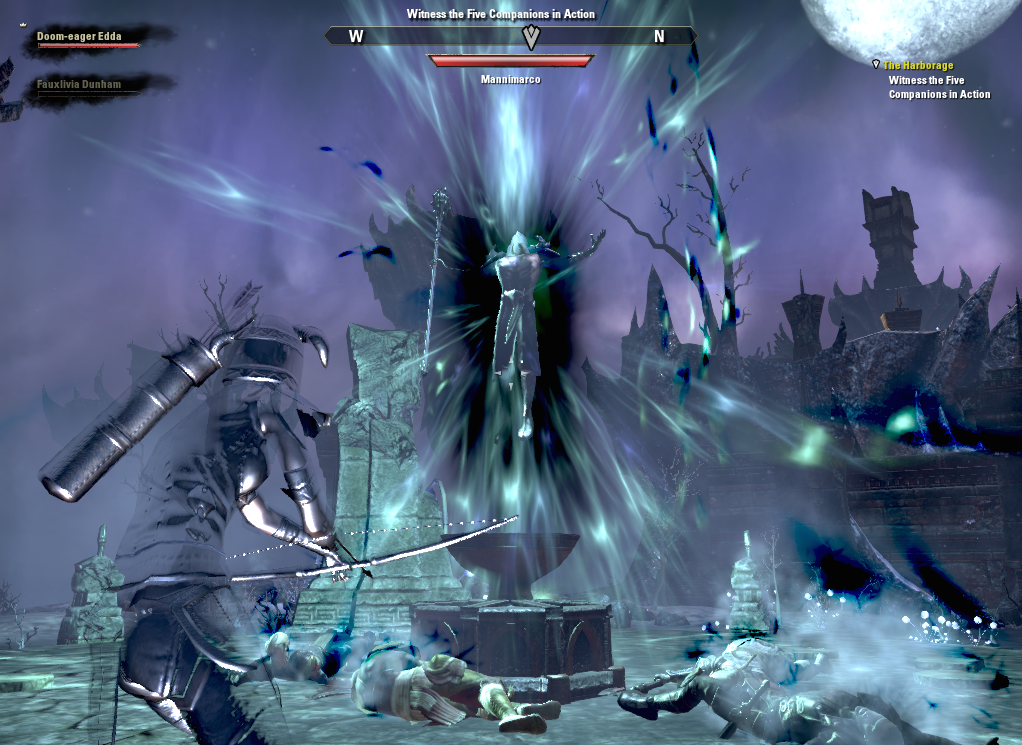Select Doom-eager Edda's group frame
Screen dimensions: 1022x745
point(86,38)
